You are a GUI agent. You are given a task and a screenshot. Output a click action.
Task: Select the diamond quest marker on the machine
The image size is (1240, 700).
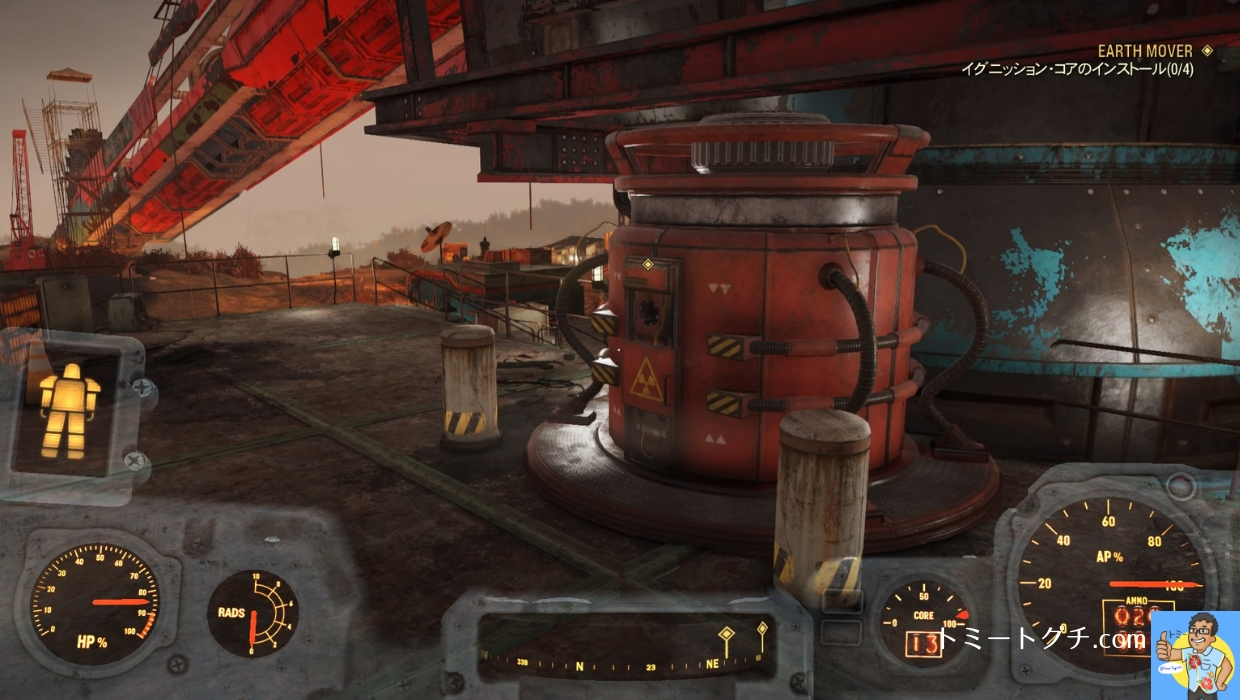[x=648, y=265]
